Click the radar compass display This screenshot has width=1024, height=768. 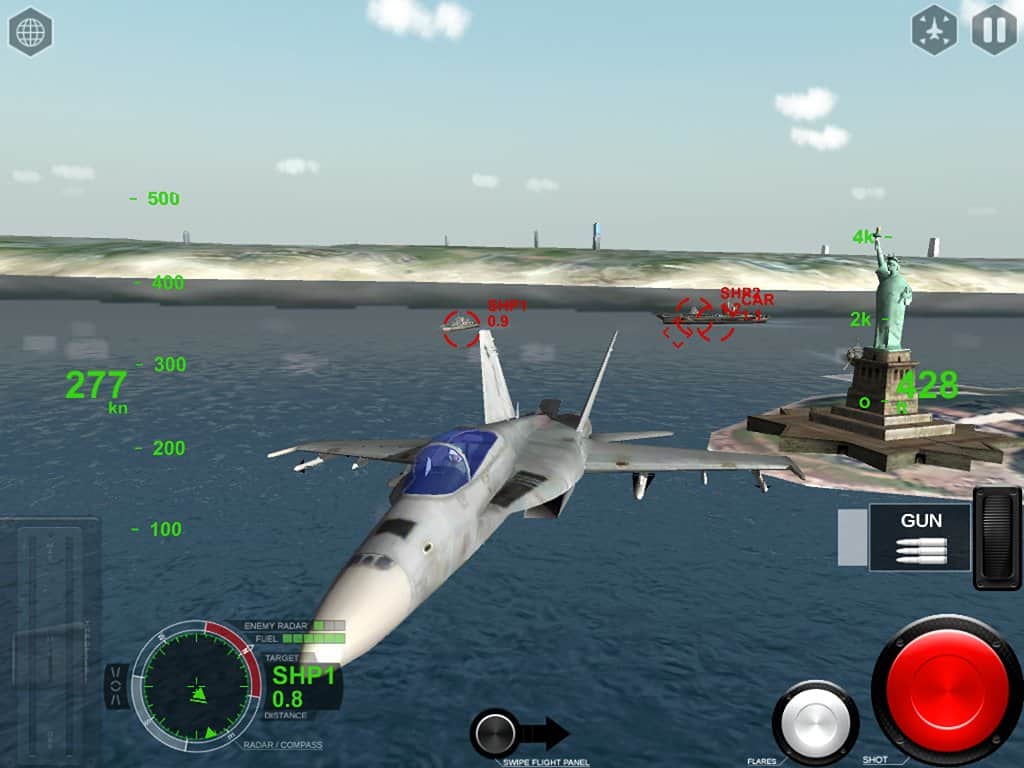pos(196,685)
